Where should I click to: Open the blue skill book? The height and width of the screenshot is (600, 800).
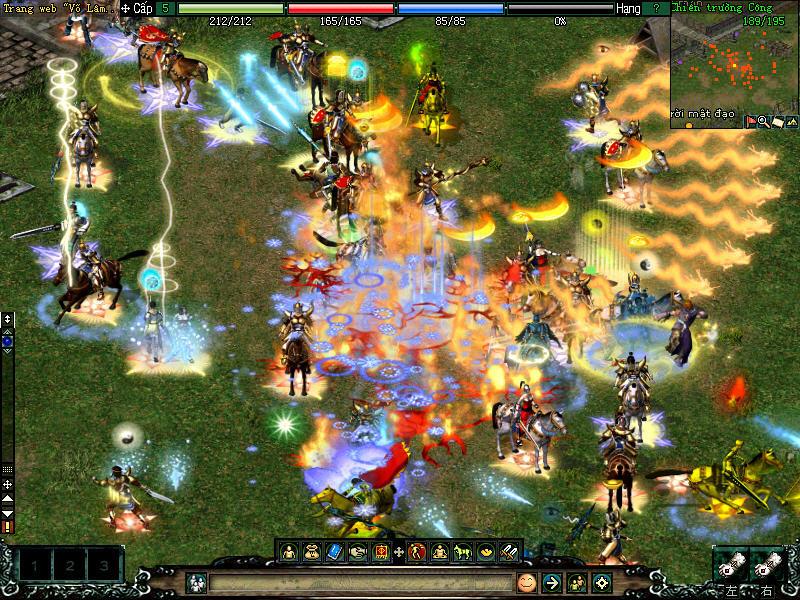tap(334, 551)
